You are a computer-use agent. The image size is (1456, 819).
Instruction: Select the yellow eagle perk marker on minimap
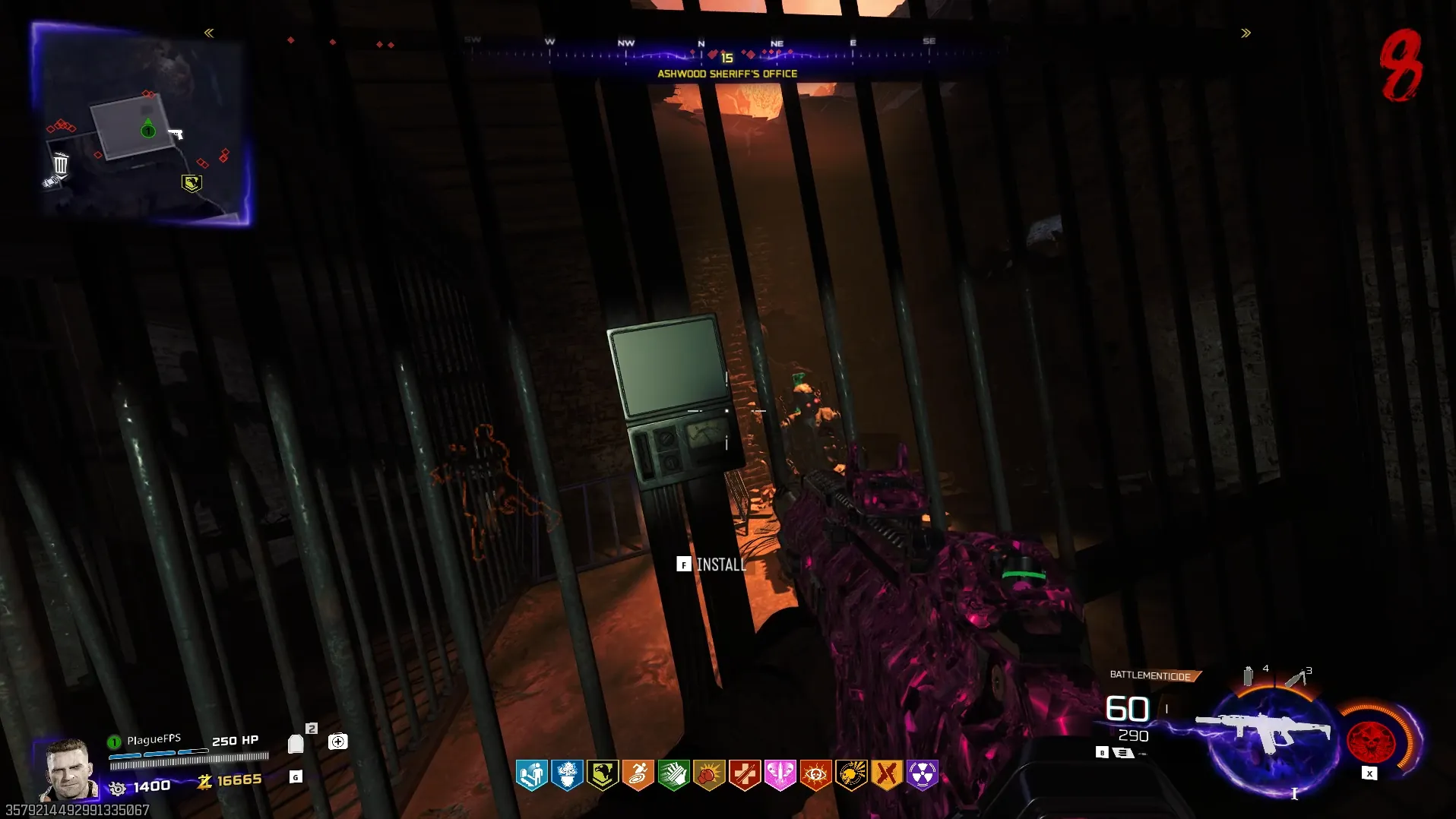tap(191, 183)
